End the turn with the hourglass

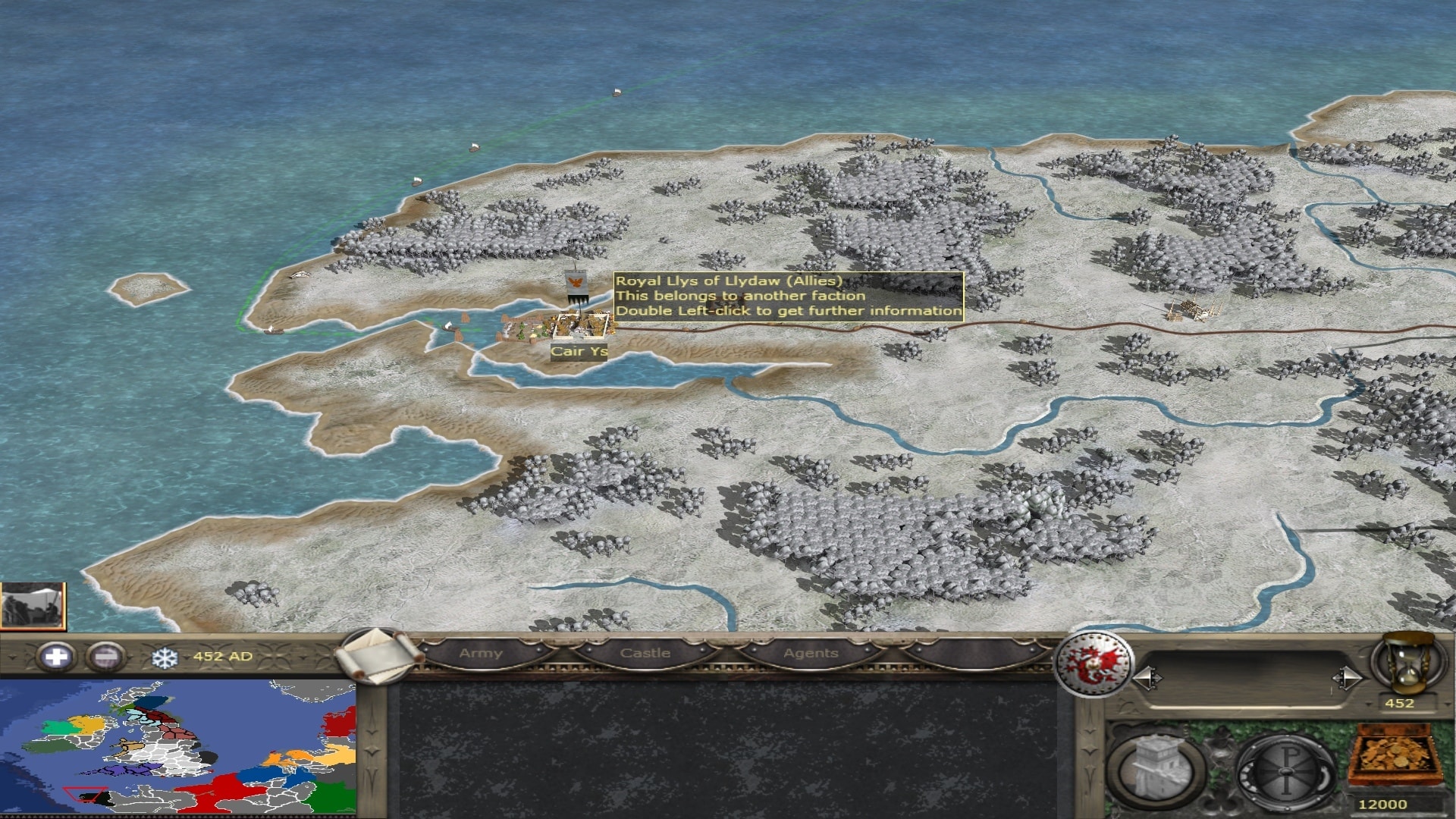pos(1409,663)
